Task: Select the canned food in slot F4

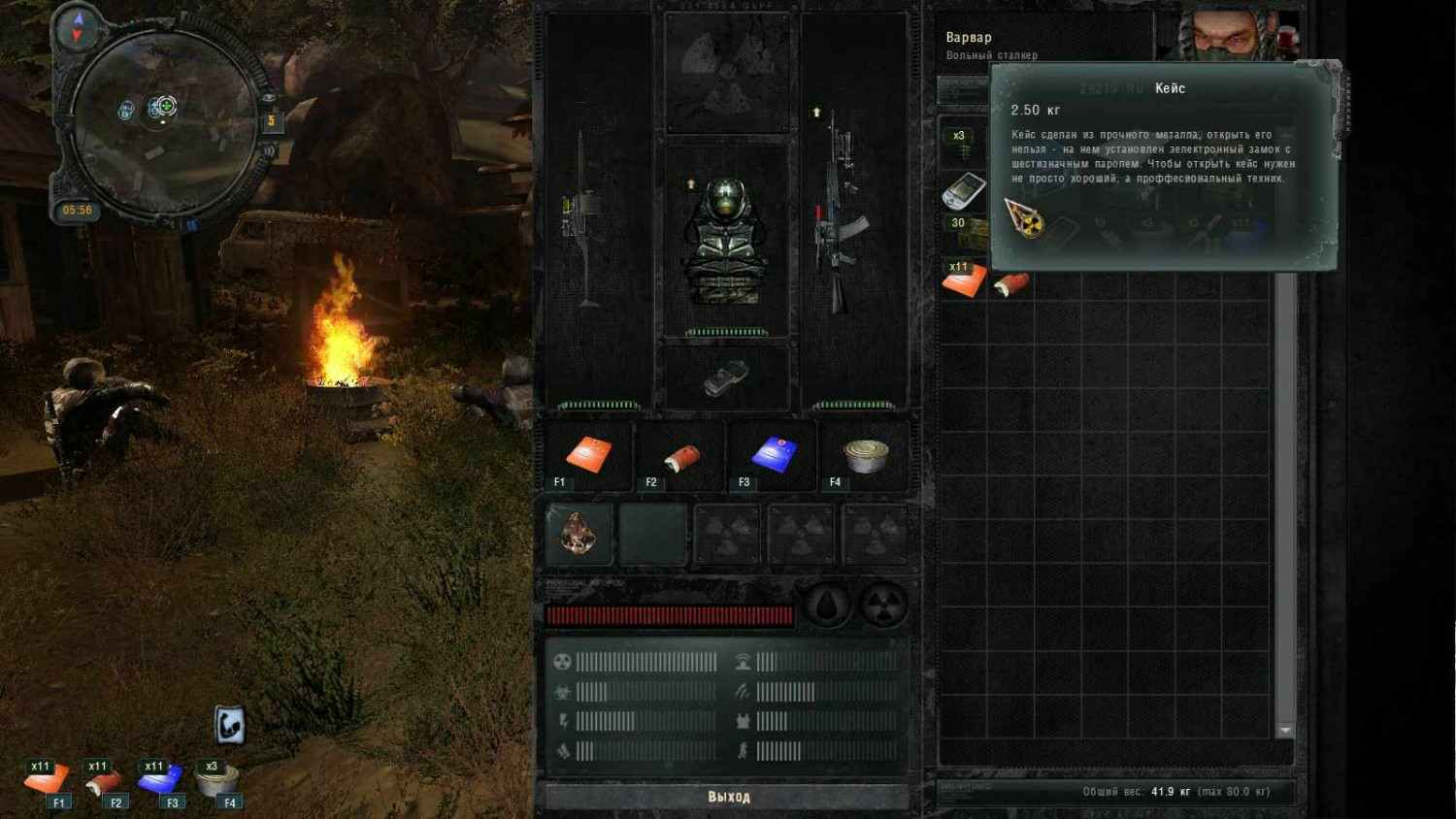Action: 865,454
